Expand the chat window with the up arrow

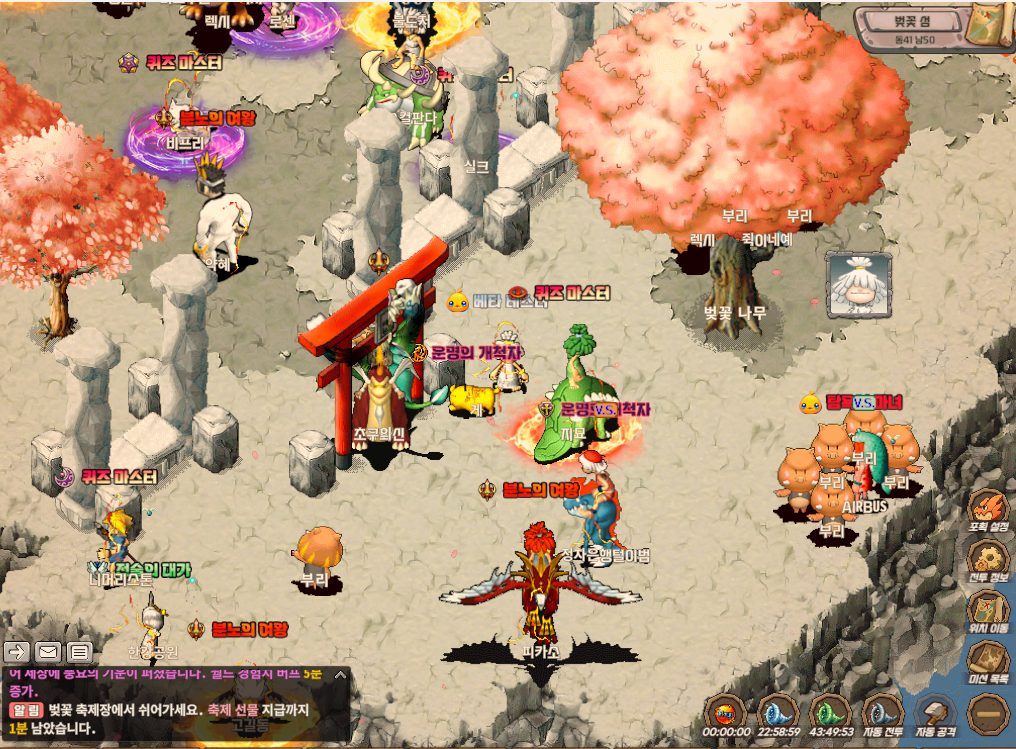[340, 676]
